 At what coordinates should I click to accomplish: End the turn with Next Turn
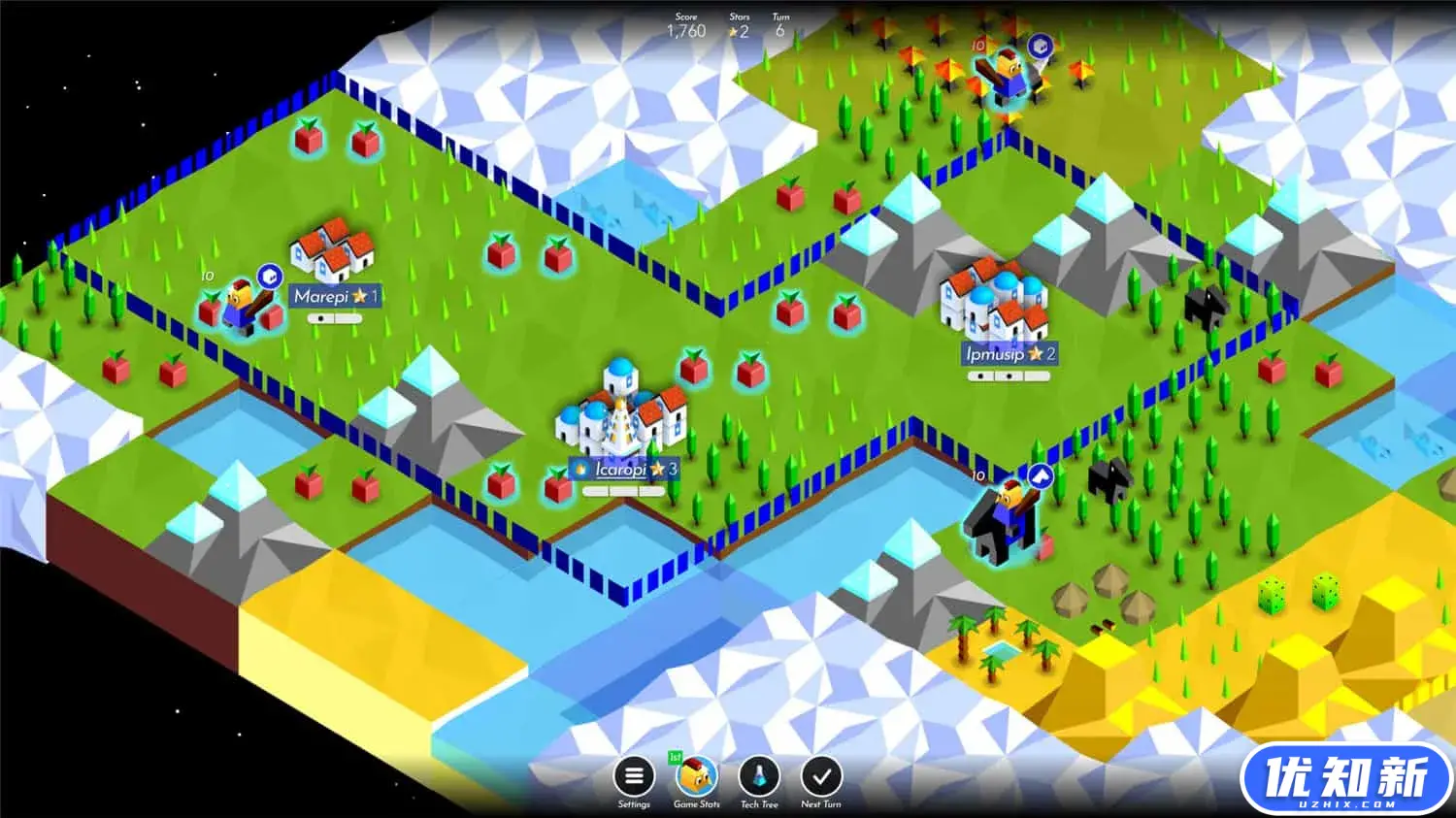(x=821, y=776)
